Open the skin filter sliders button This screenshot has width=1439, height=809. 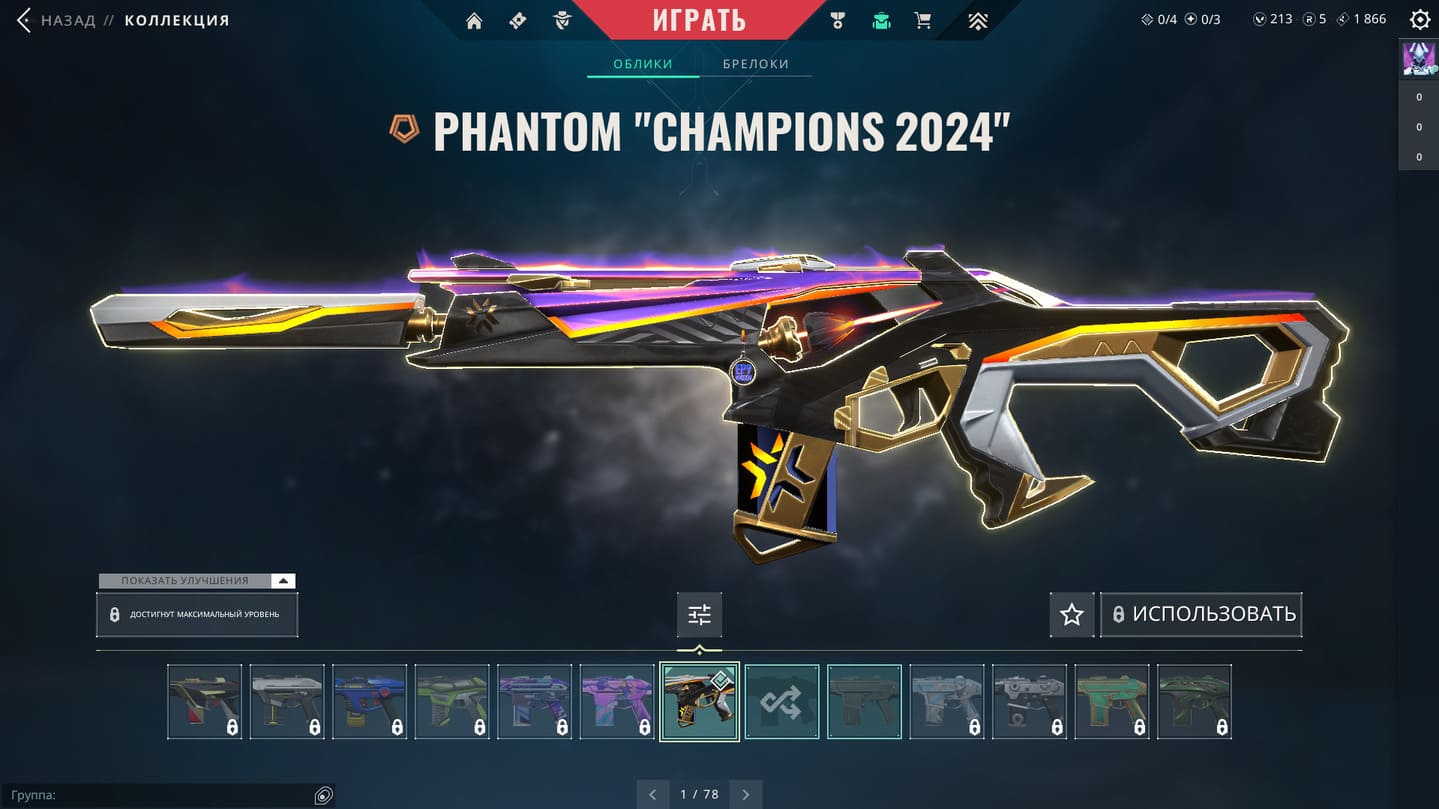pyautogui.click(x=699, y=614)
